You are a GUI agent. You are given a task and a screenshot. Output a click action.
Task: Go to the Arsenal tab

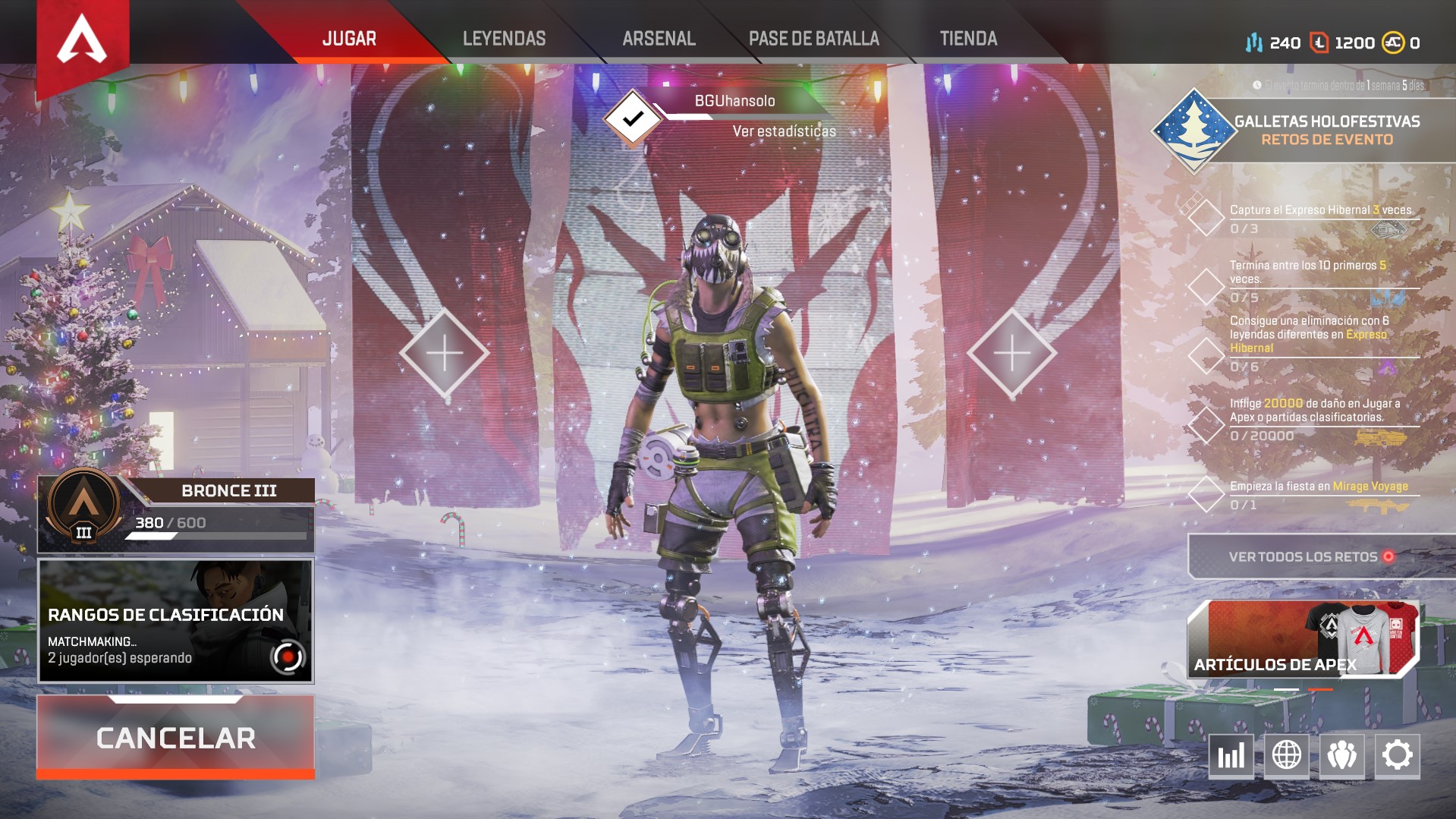coord(659,39)
